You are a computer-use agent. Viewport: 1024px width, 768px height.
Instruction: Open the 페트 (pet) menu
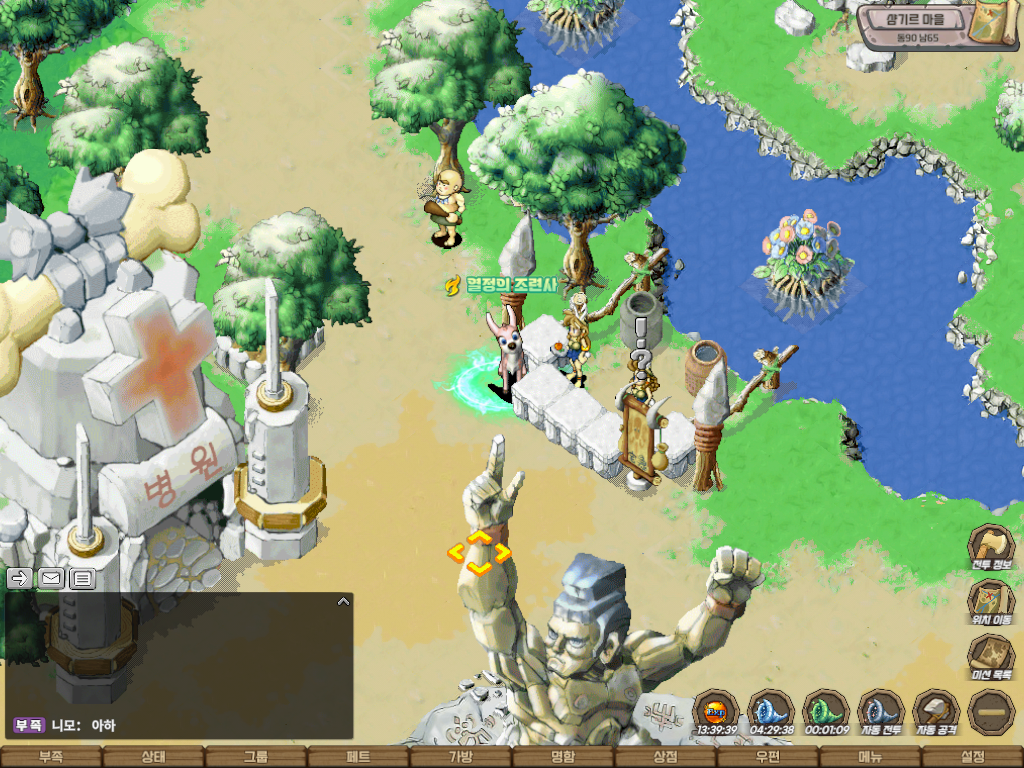coord(358,757)
